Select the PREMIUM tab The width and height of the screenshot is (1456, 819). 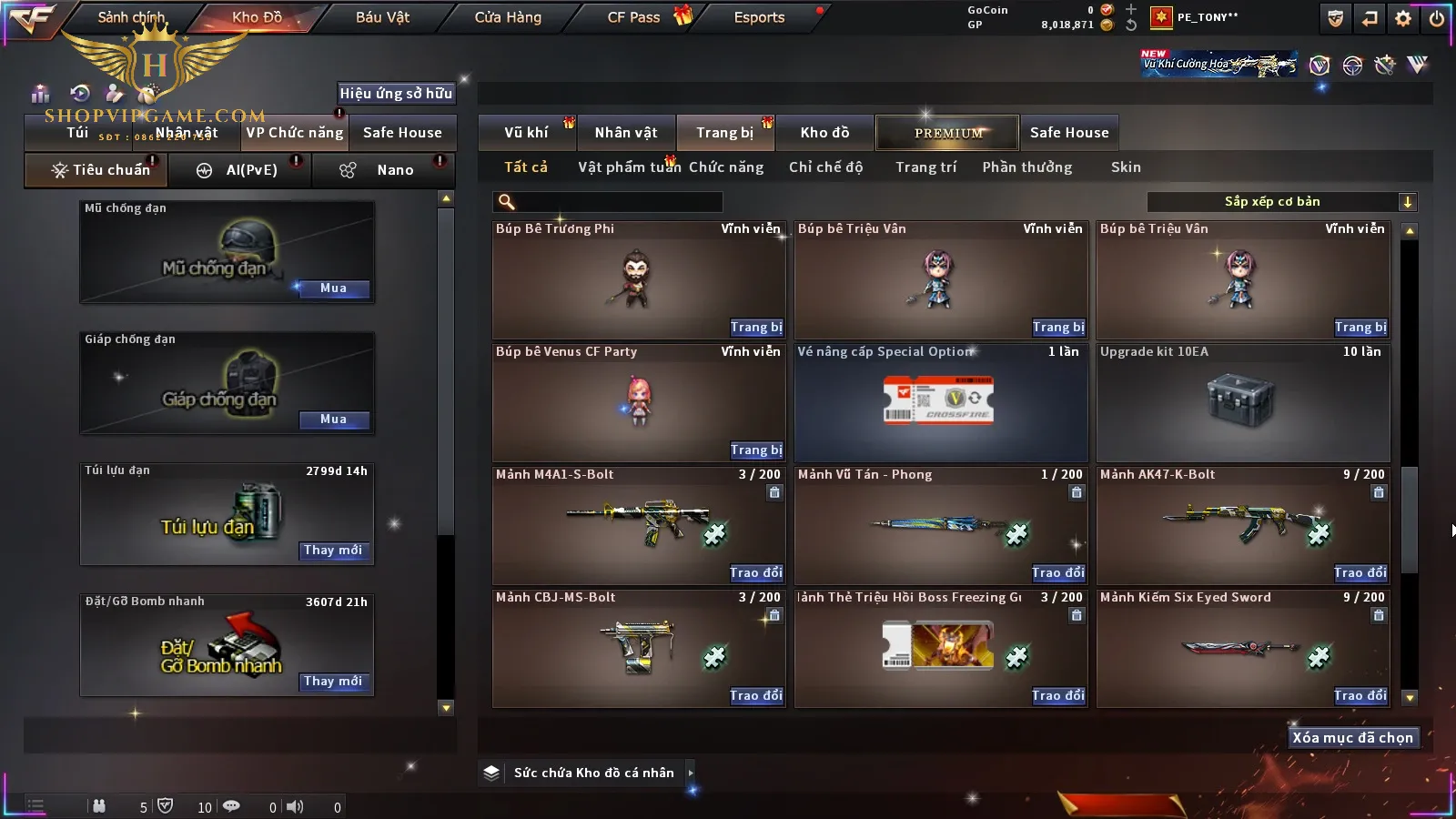[x=947, y=133]
